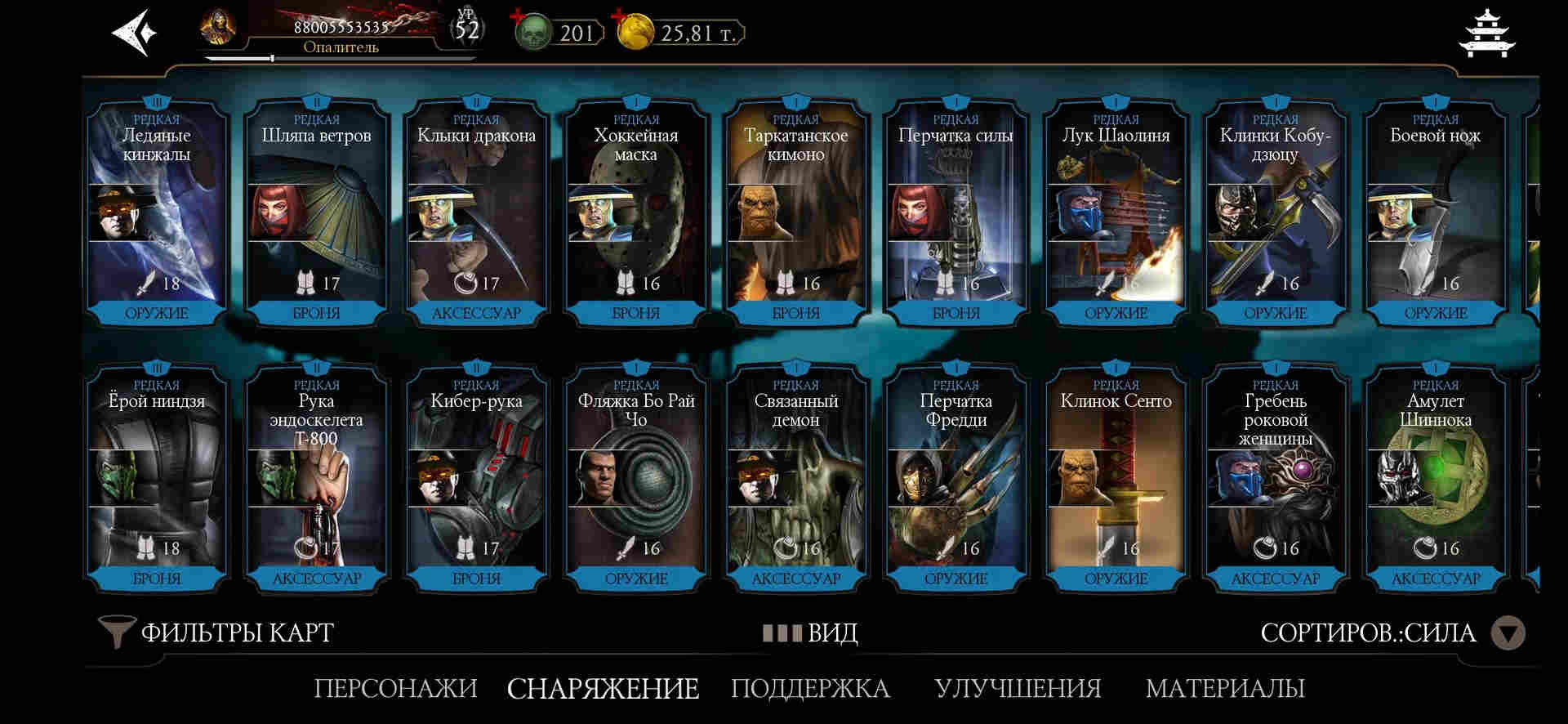Pick the Амулет Шиннока accessory card

1435,480
